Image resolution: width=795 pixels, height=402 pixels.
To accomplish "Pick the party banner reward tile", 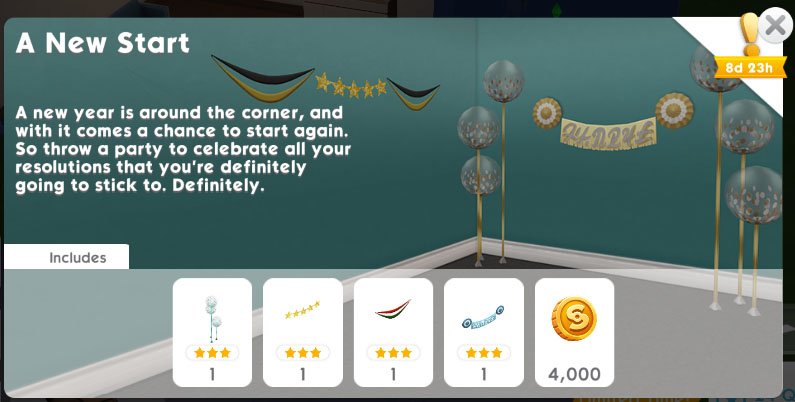I will pyautogui.click(x=483, y=332).
